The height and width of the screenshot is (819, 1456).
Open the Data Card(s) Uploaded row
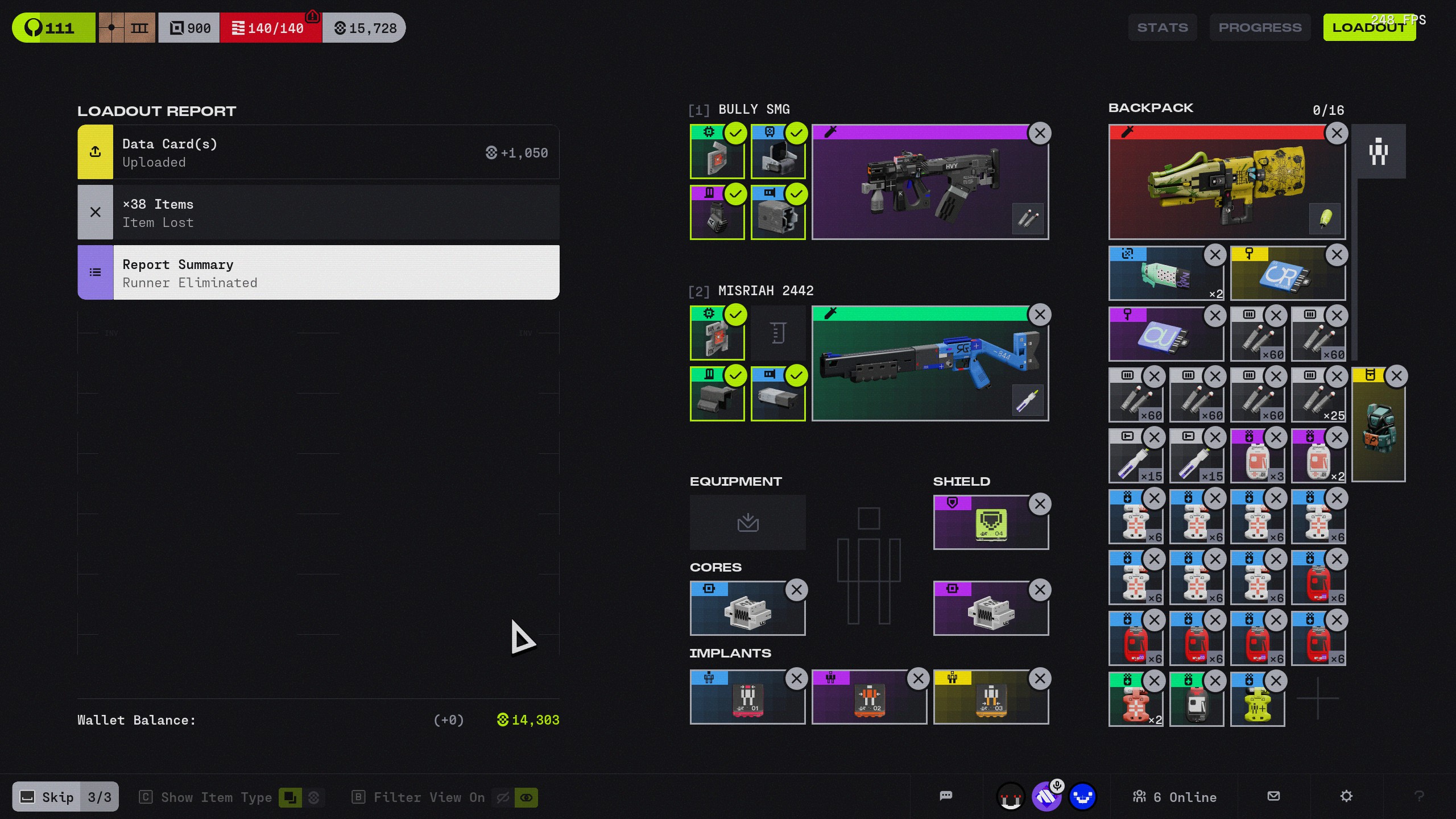(318, 152)
